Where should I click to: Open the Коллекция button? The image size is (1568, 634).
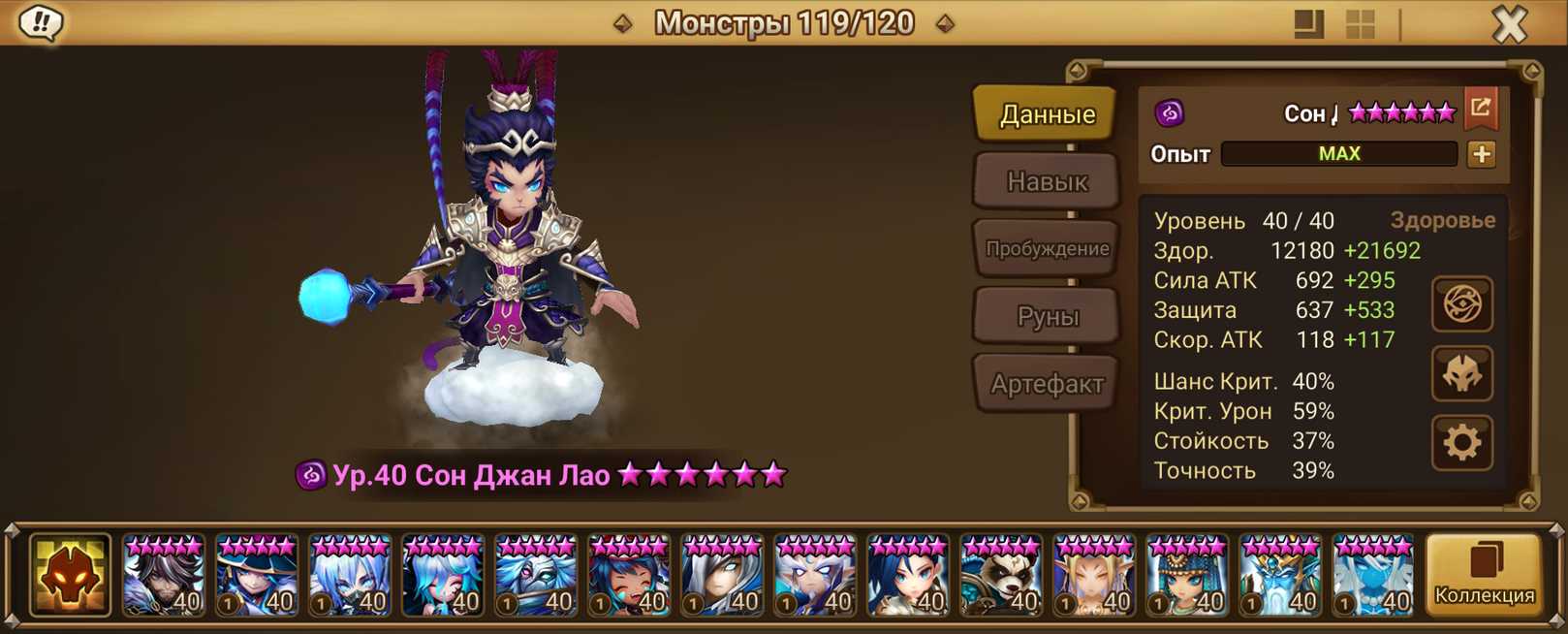point(1484,575)
